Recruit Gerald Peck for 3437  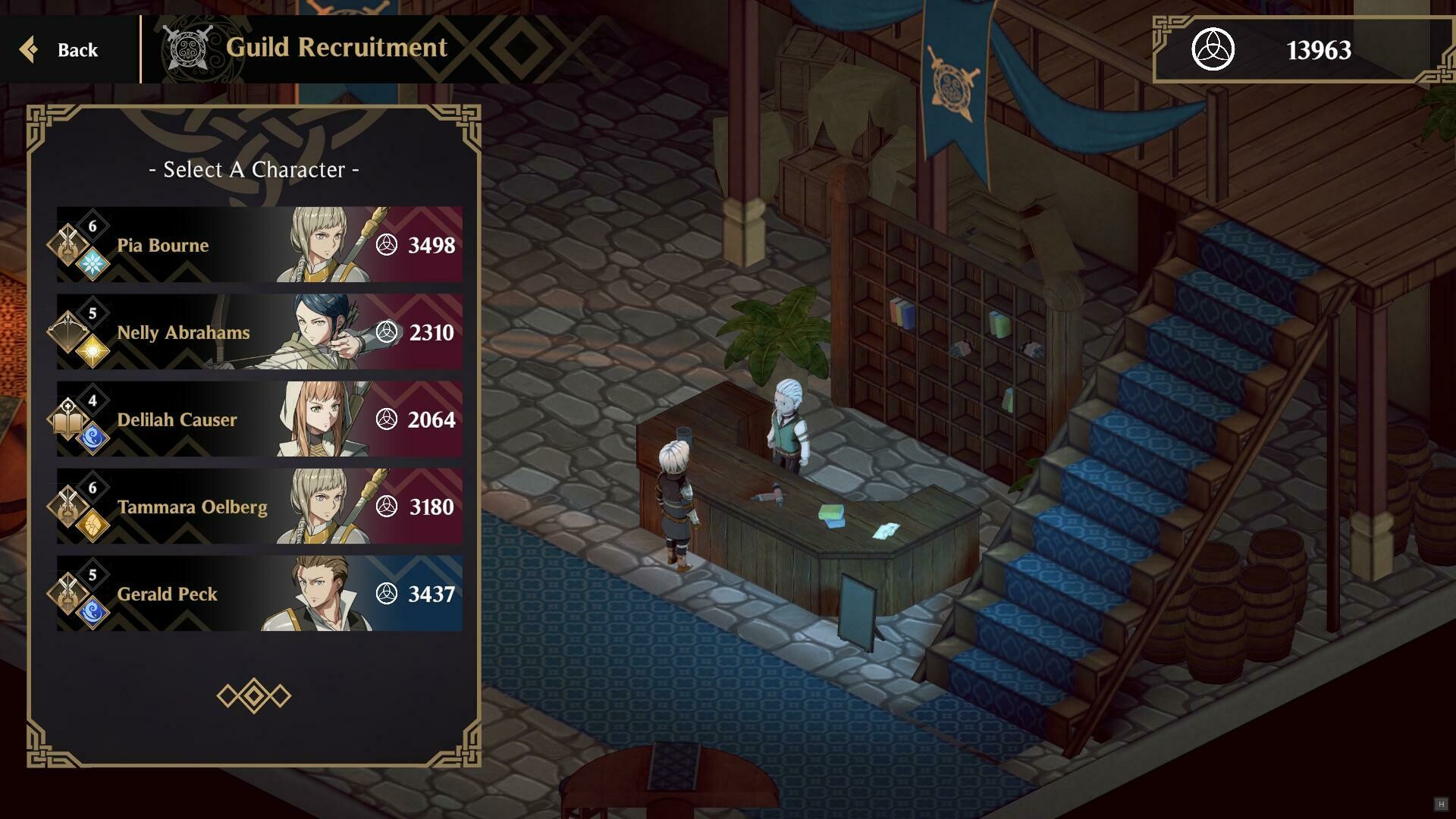[258, 594]
